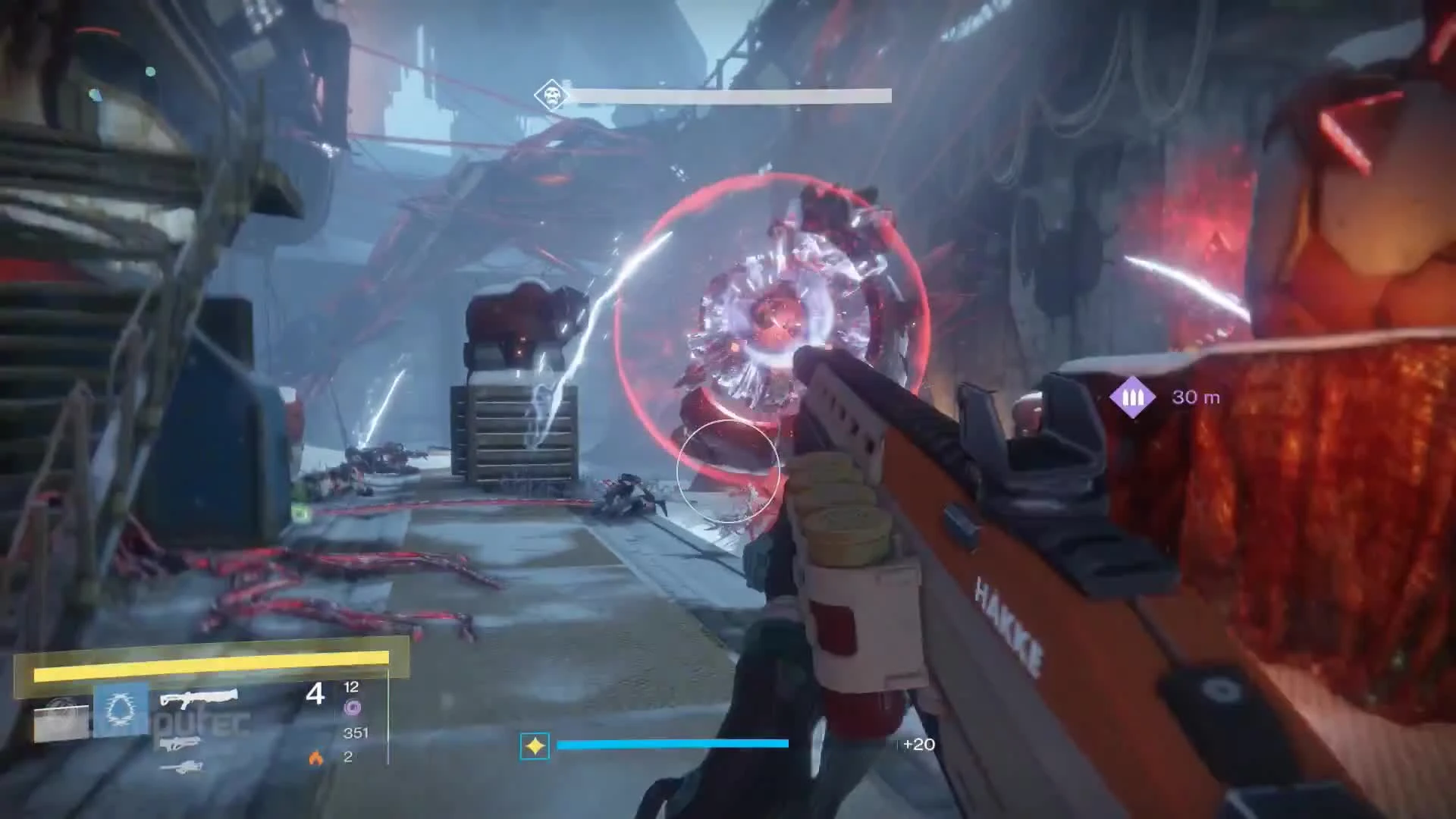Expand the buff bar at bottom center

675,745
